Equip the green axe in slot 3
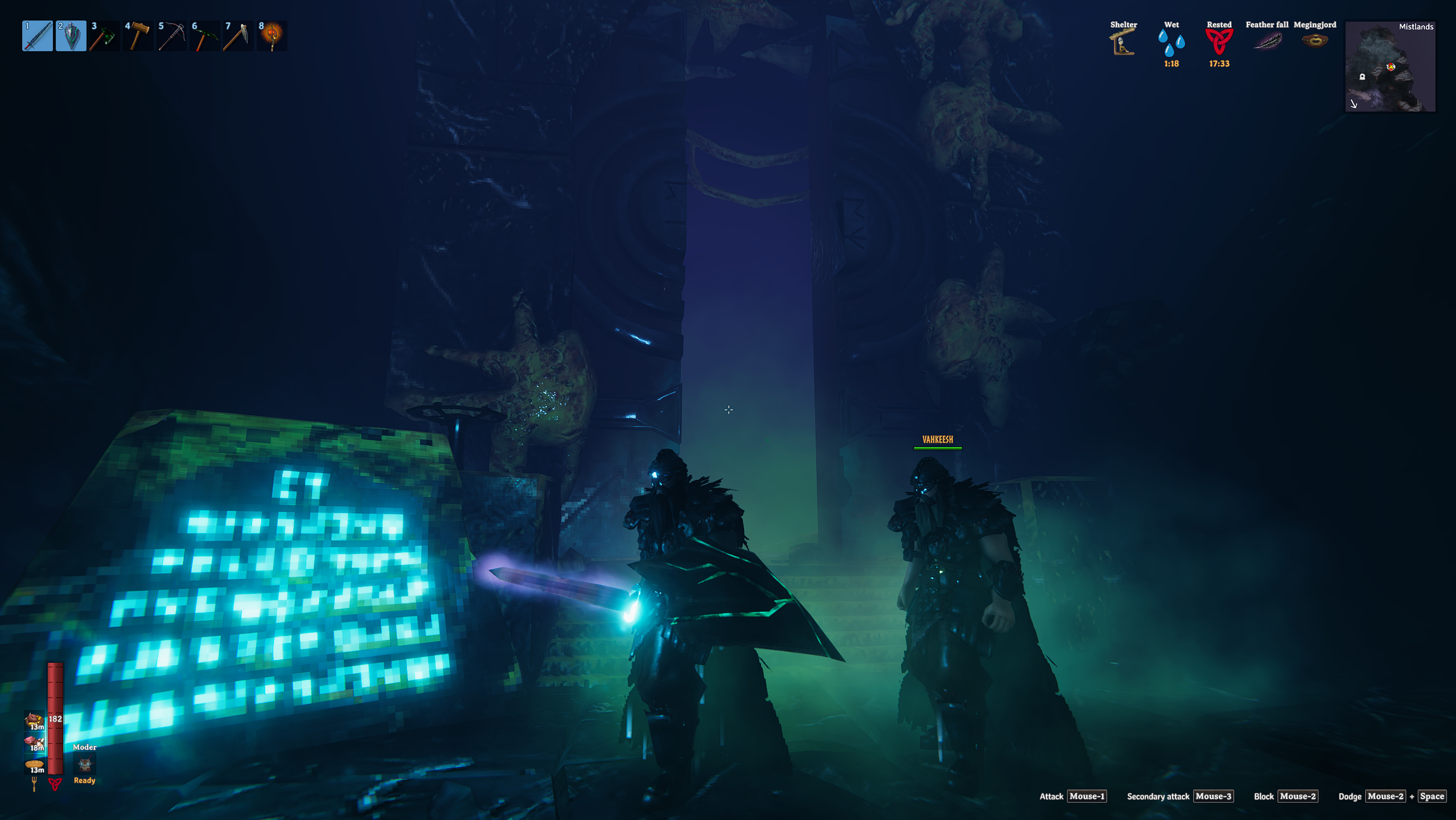The image size is (1456, 820). (x=104, y=36)
